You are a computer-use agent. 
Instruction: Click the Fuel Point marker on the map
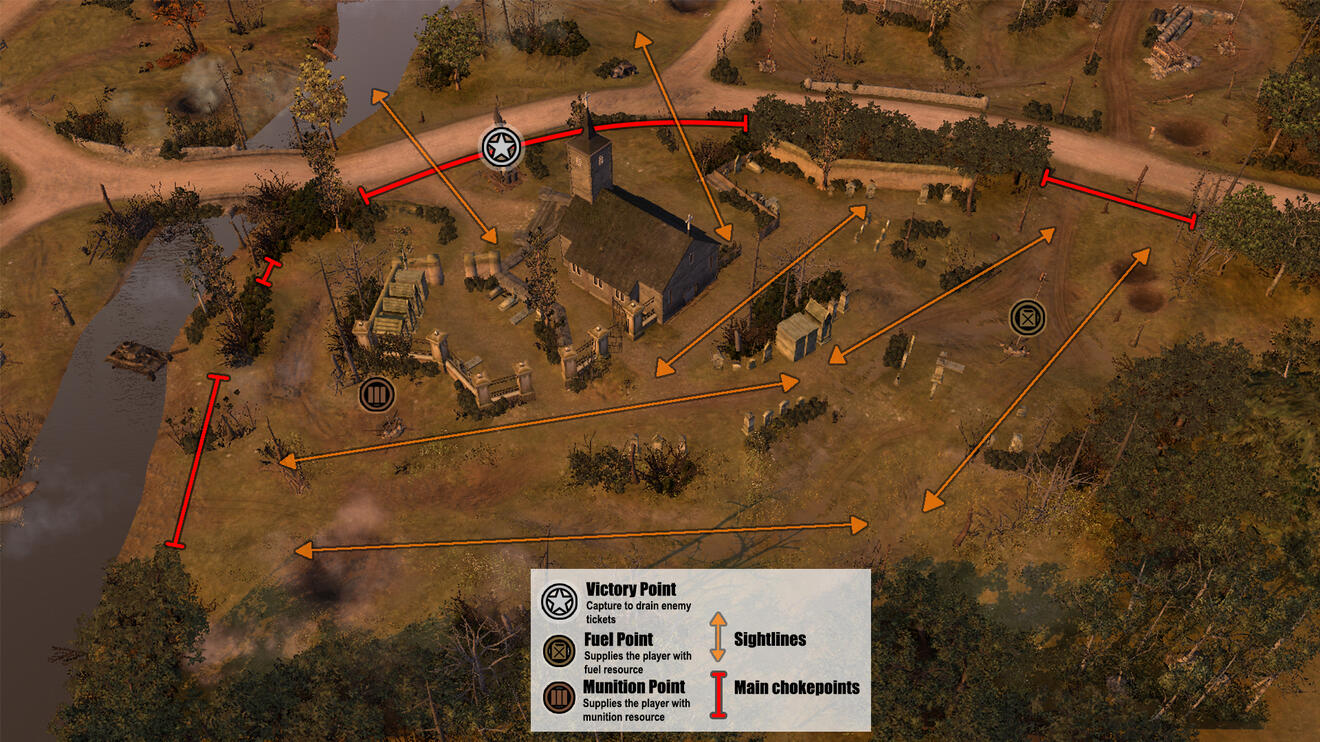tap(1027, 318)
